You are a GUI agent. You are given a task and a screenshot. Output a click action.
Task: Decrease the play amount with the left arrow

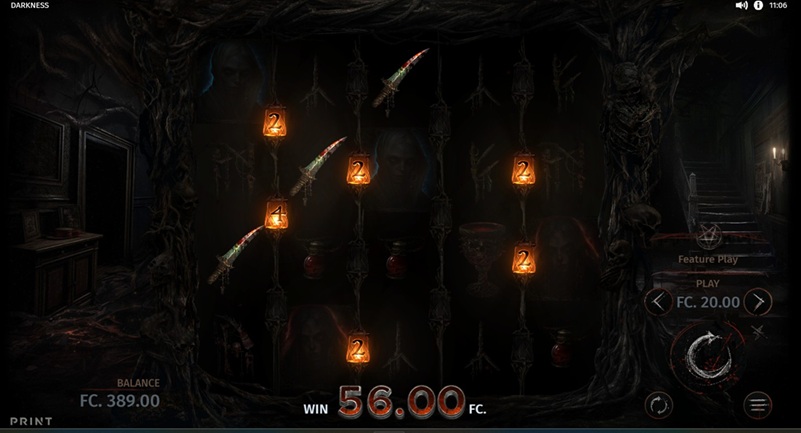657,302
